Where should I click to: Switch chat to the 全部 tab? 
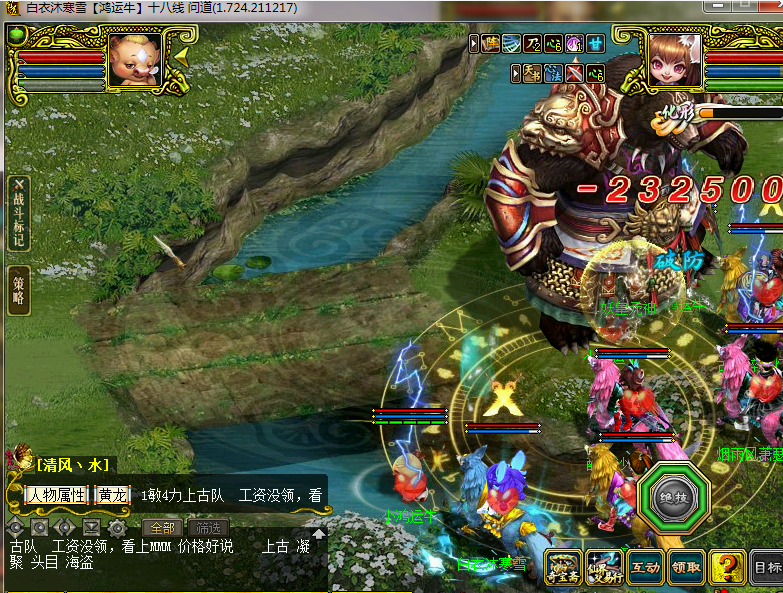[161, 527]
